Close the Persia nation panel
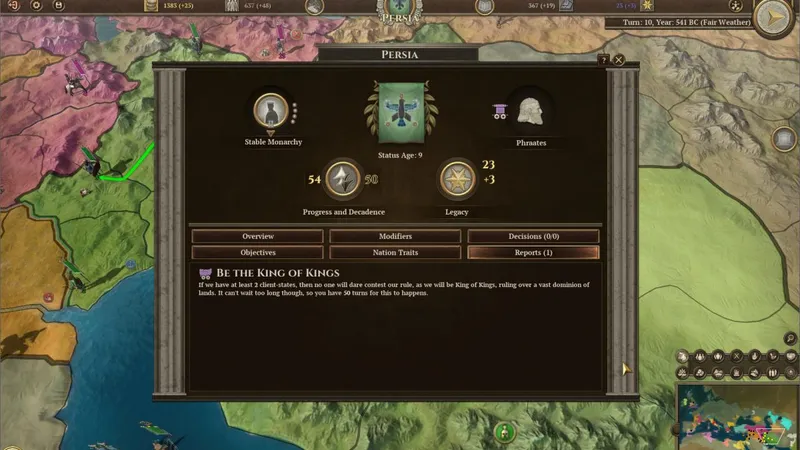This screenshot has height=450, width=800. click(619, 60)
